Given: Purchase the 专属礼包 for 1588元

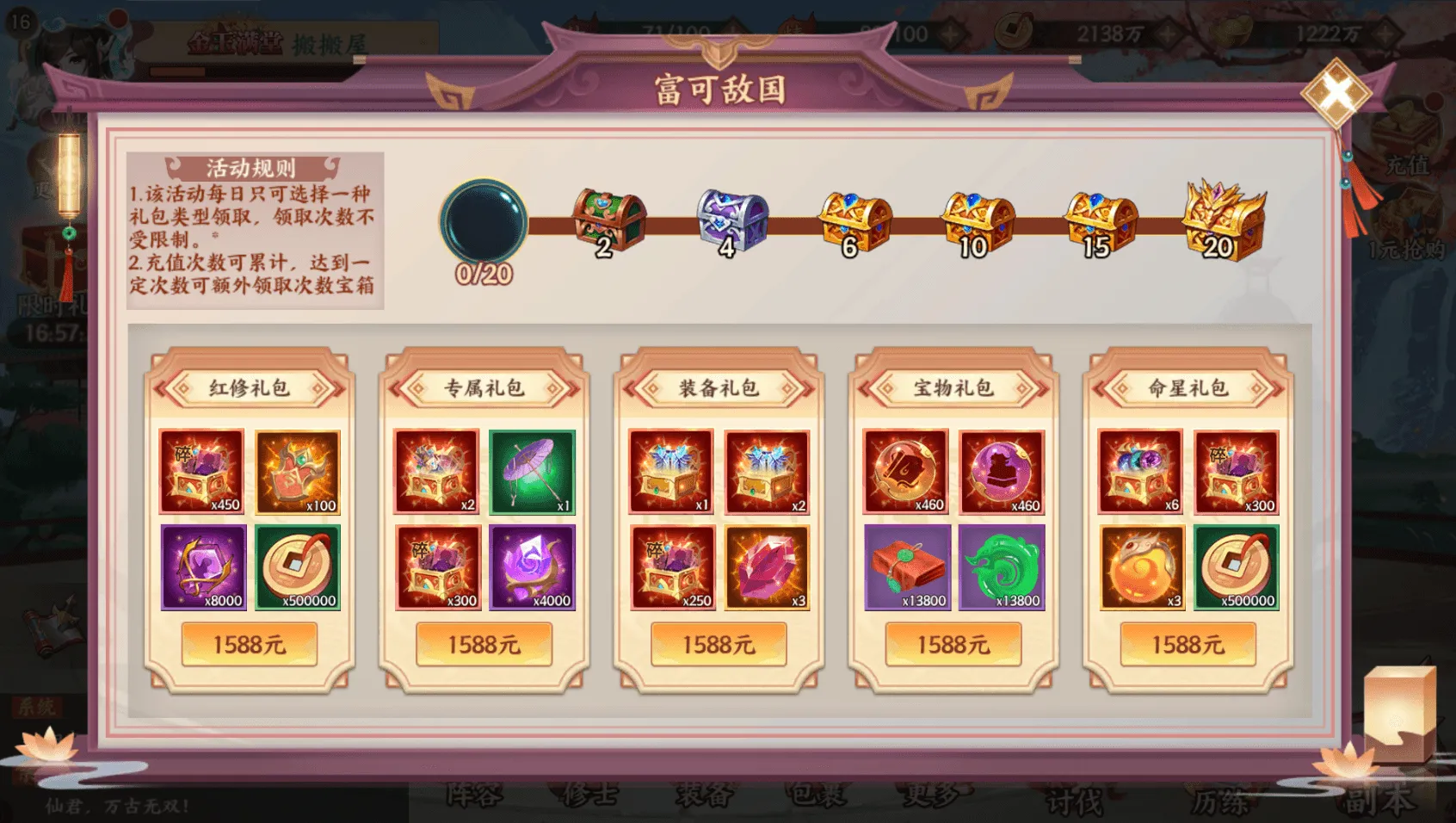Looking at the screenshot, I should pyautogui.click(x=484, y=644).
